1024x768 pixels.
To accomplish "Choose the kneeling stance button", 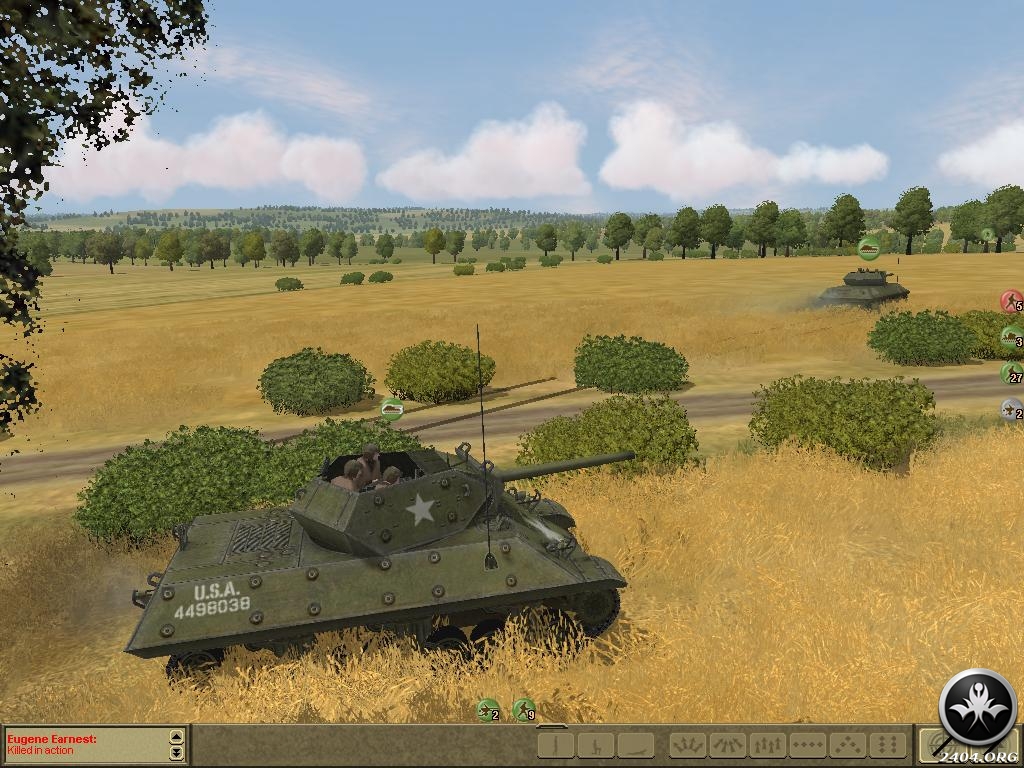I will pyautogui.click(x=596, y=745).
